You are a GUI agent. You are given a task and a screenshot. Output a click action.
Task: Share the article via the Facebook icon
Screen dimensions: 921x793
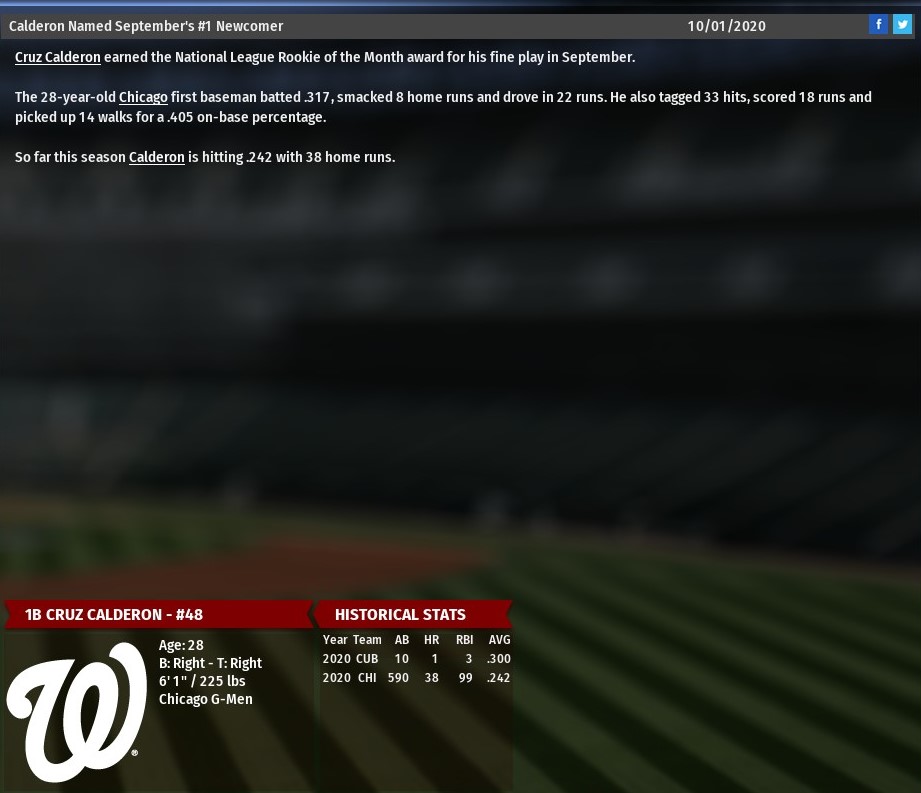(x=878, y=25)
